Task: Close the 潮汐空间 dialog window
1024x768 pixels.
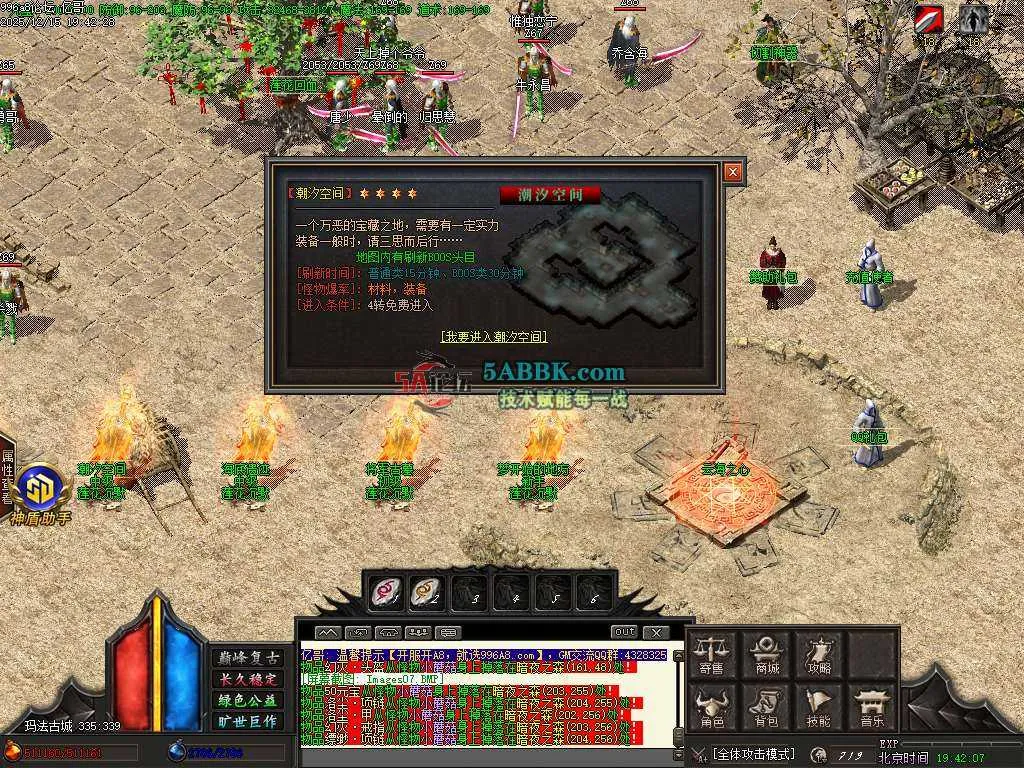Action: [733, 172]
